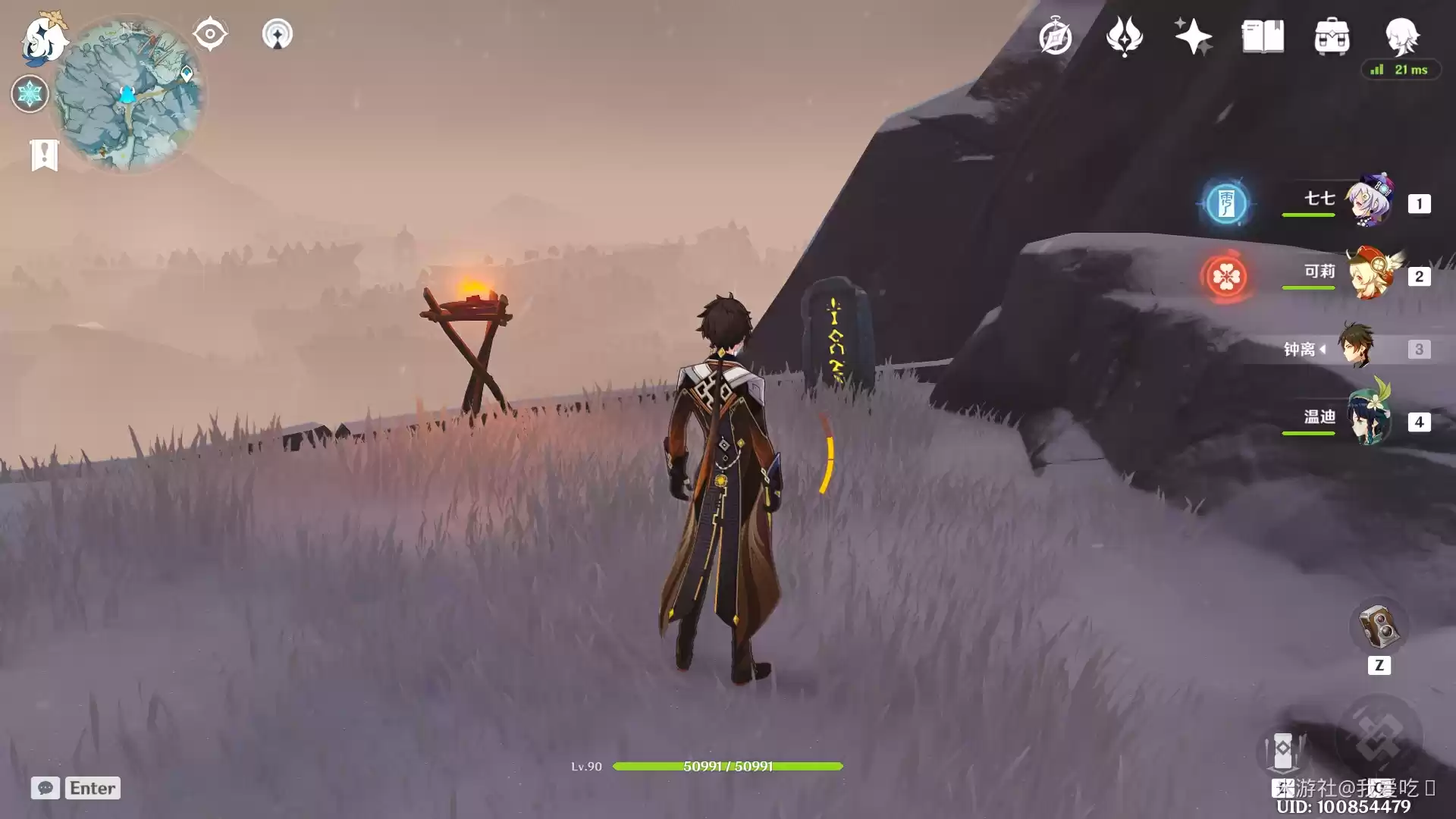Viewport: 1456px width, 819px height.
Task: Click the quest navigation target icon
Action: point(210,34)
